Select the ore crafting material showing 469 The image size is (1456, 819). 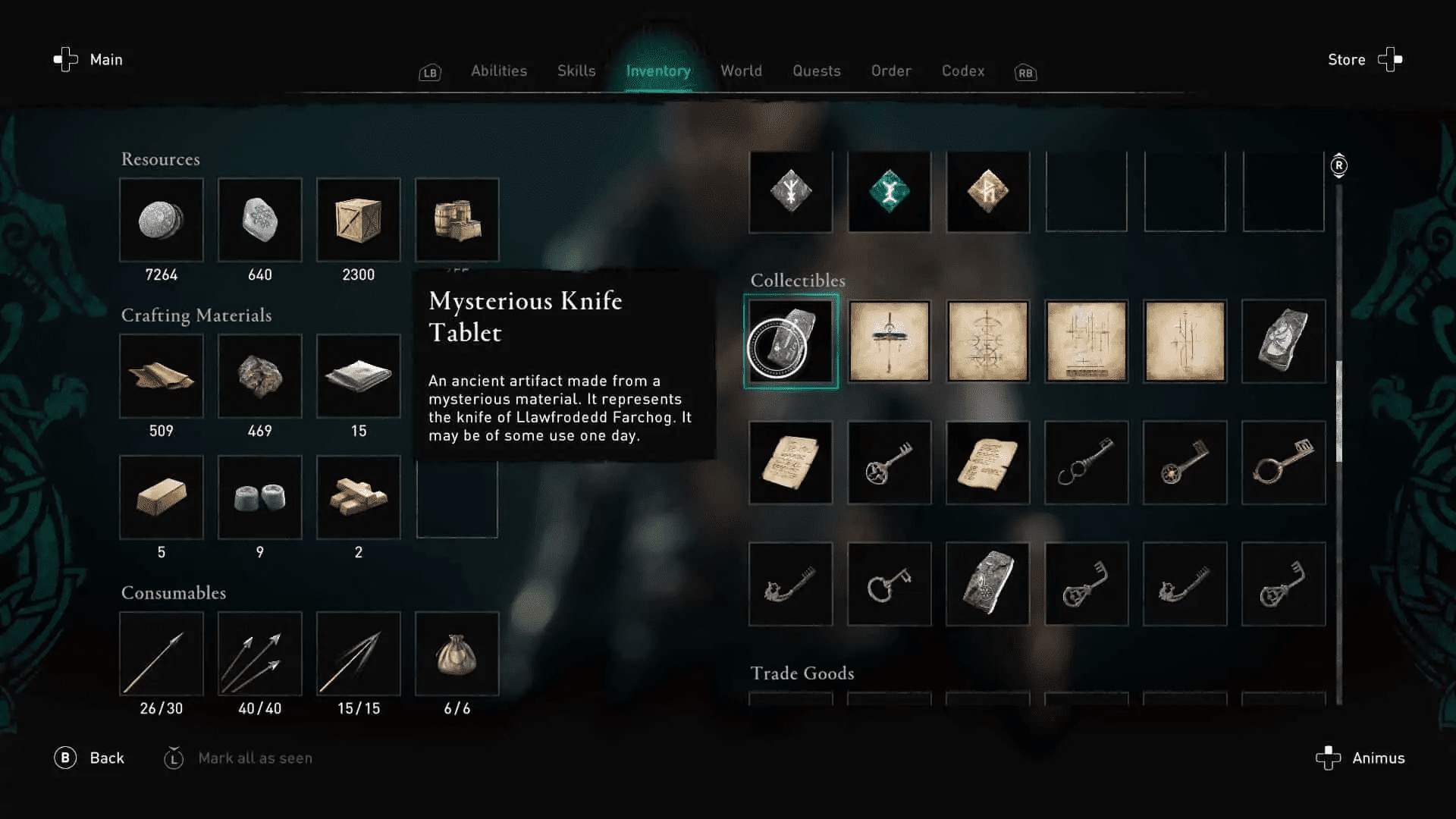pyautogui.click(x=259, y=376)
